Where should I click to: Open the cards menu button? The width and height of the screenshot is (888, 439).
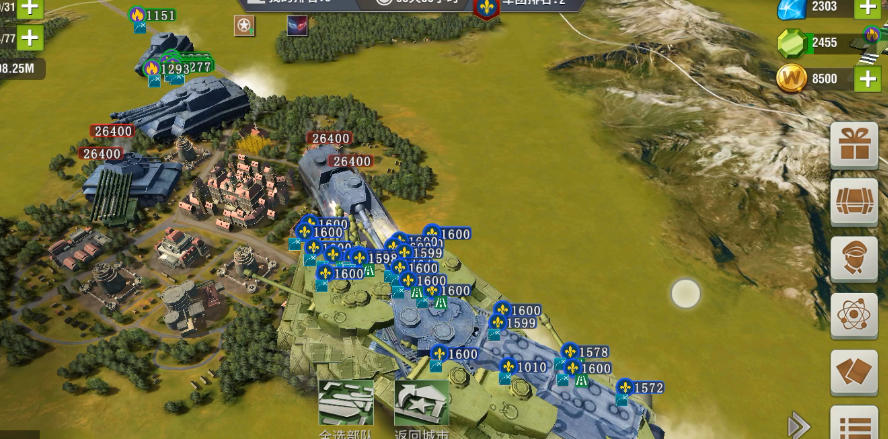pos(854,372)
